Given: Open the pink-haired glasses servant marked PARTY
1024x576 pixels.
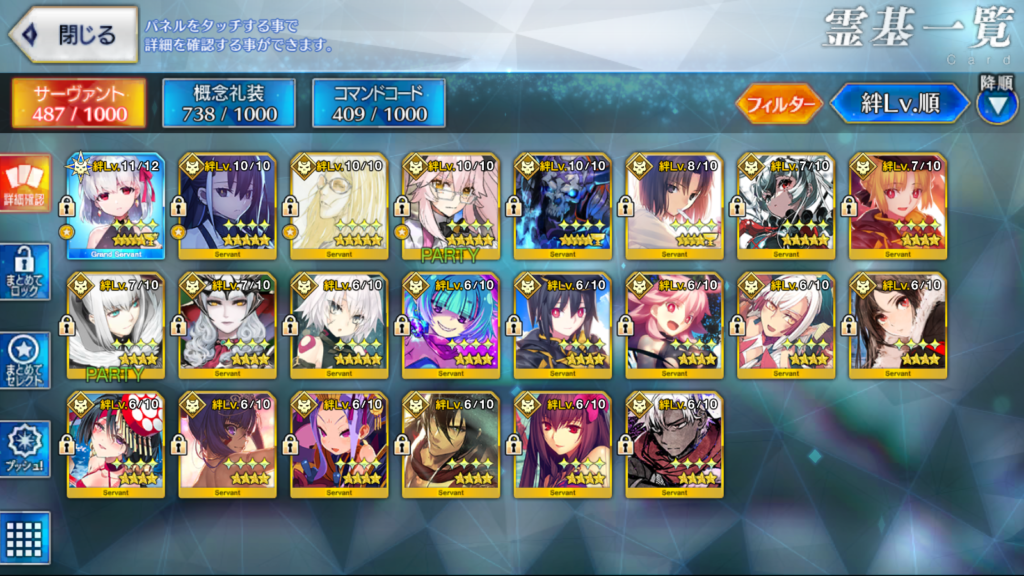Looking at the screenshot, I should pyautogui.click(x=450, y=206).
